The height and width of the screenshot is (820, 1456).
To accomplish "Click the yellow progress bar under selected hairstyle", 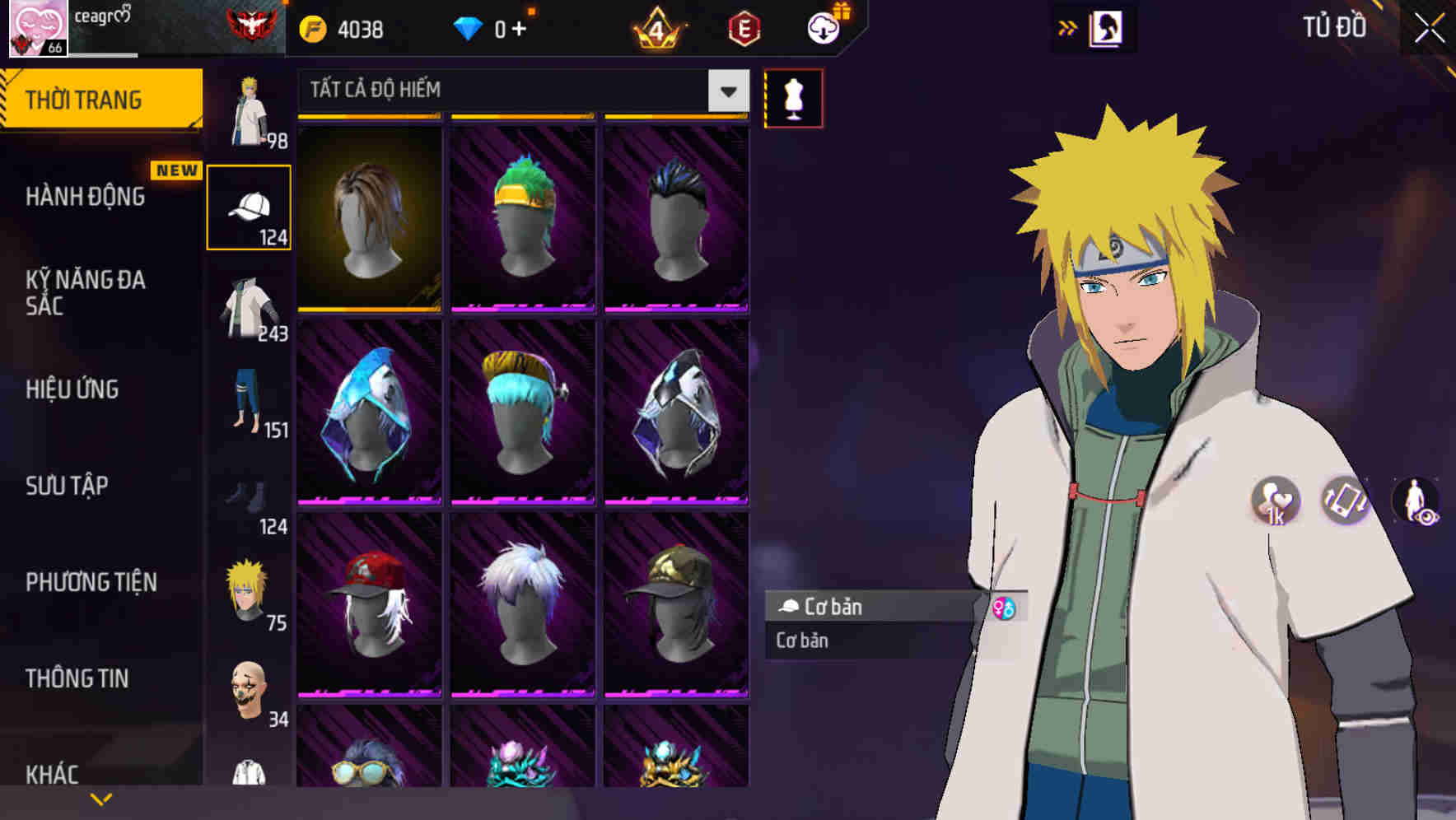I will [x=369, y=310].
